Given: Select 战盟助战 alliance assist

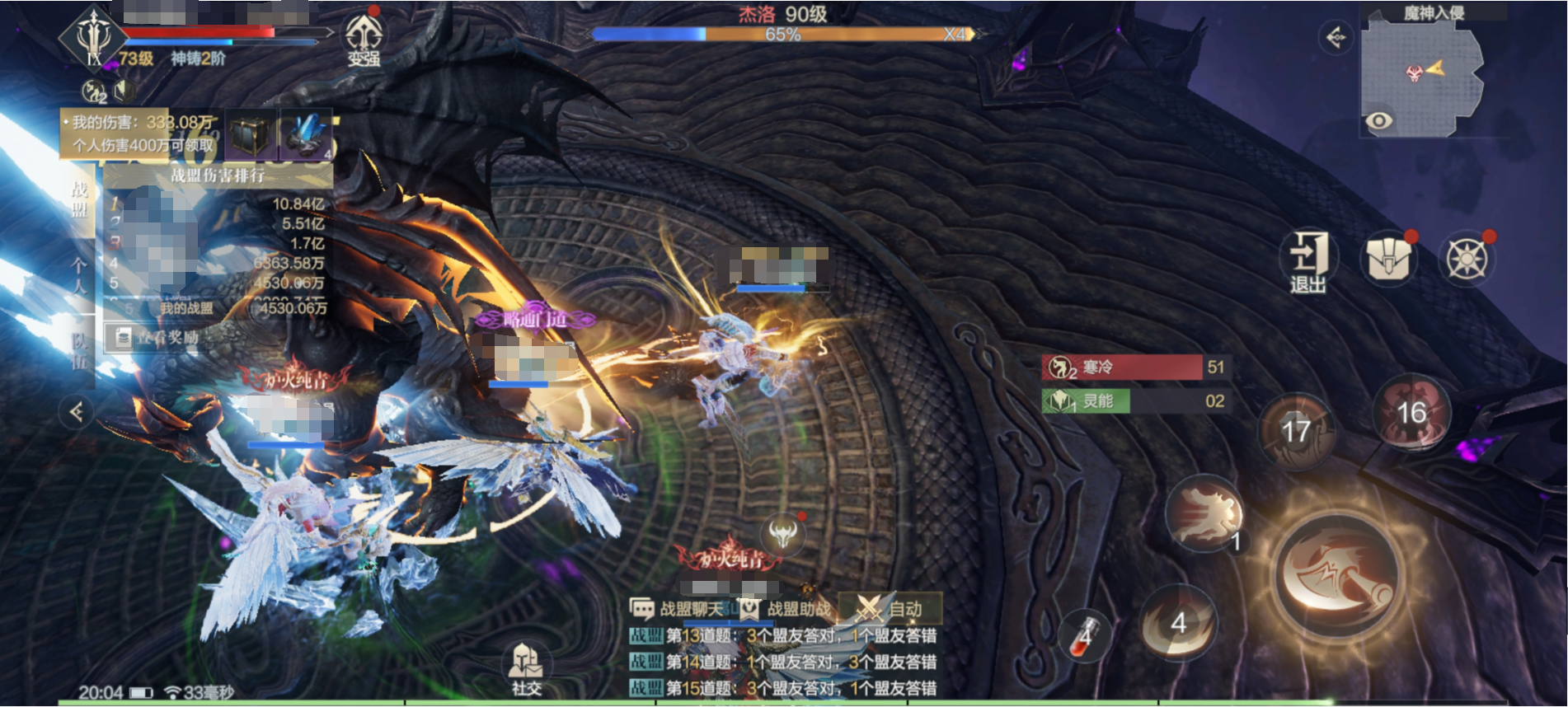Looking at the screenshot, I should tap(786, 610).
